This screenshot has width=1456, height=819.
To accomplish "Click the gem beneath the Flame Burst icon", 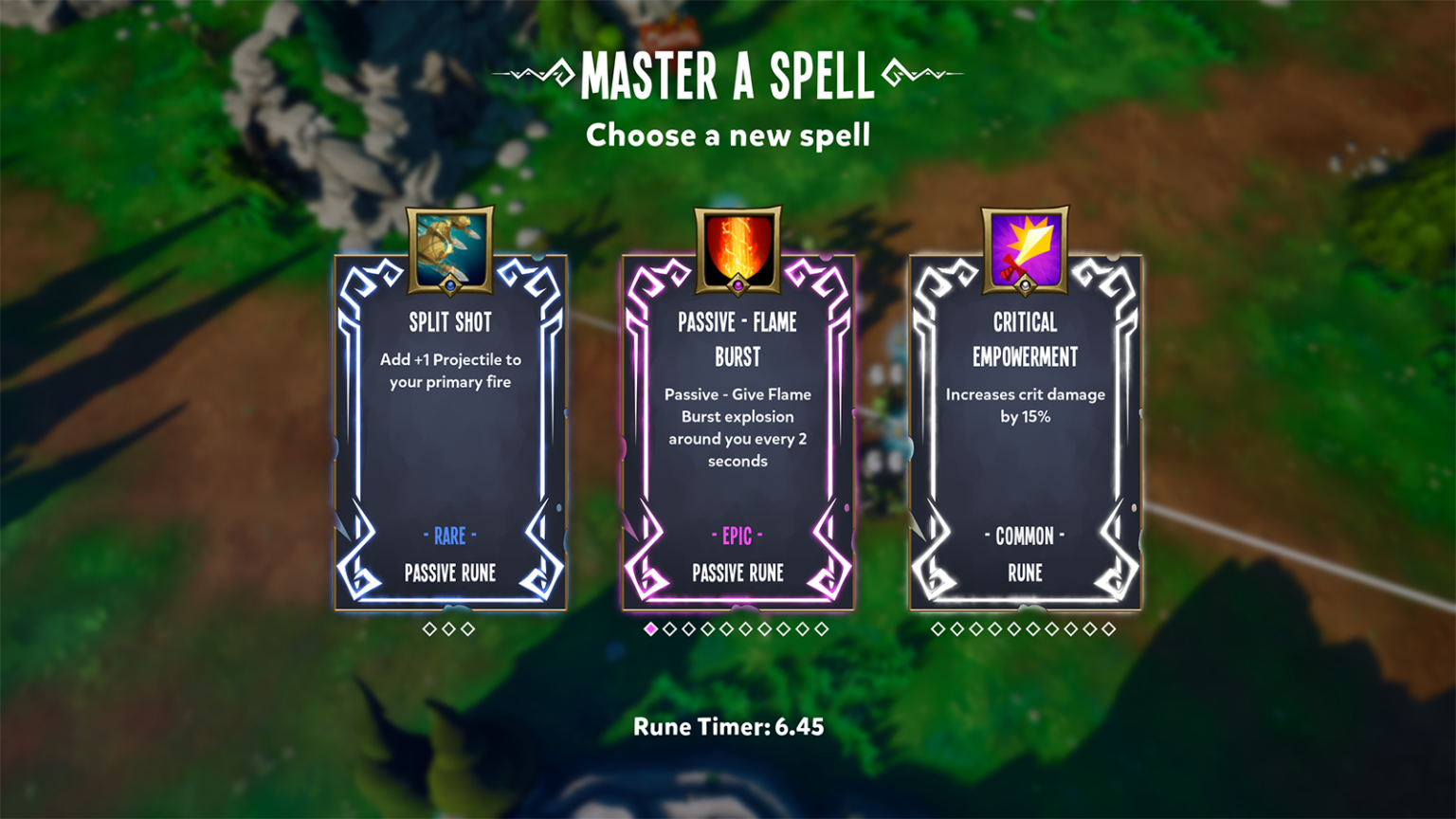I will pyautogui.click(x=738, y=285).
